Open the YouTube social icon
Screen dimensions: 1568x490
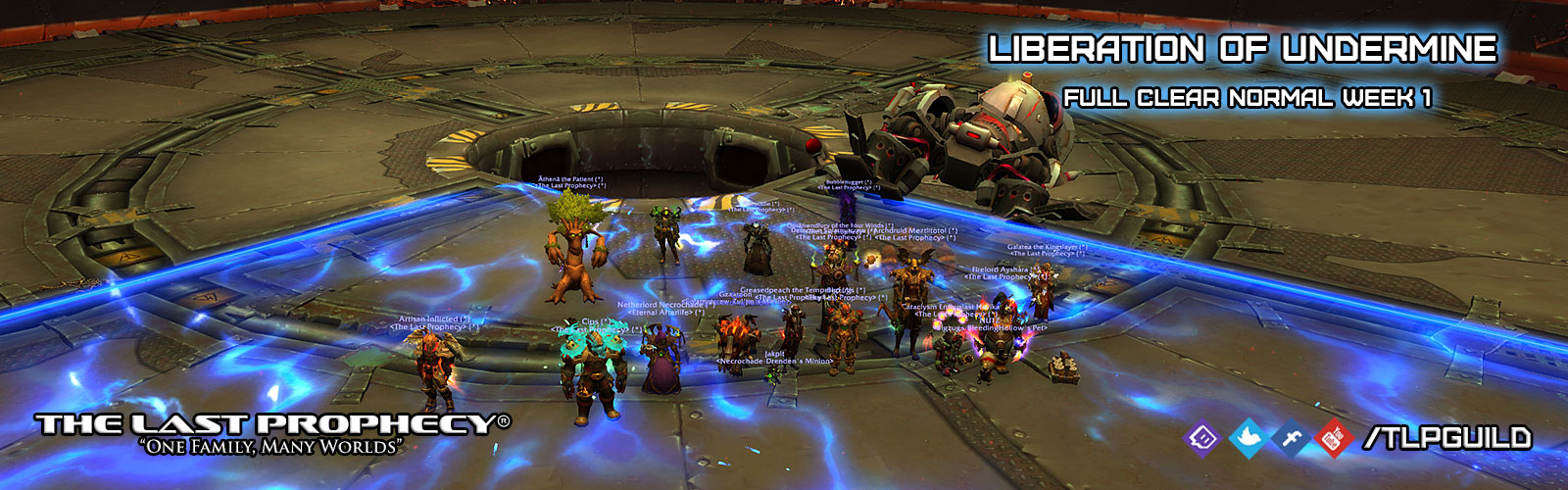1333,437
